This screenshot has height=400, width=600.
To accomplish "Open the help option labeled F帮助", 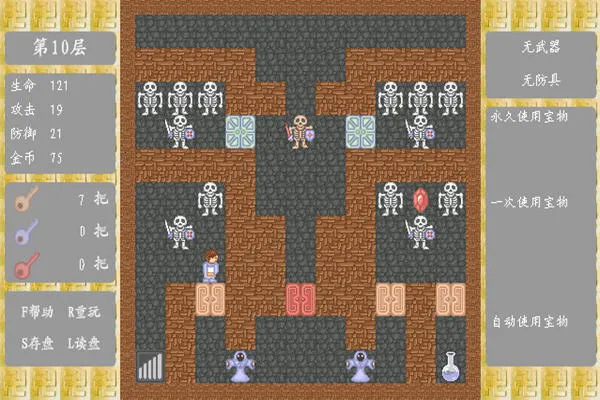I will point(38,312).
